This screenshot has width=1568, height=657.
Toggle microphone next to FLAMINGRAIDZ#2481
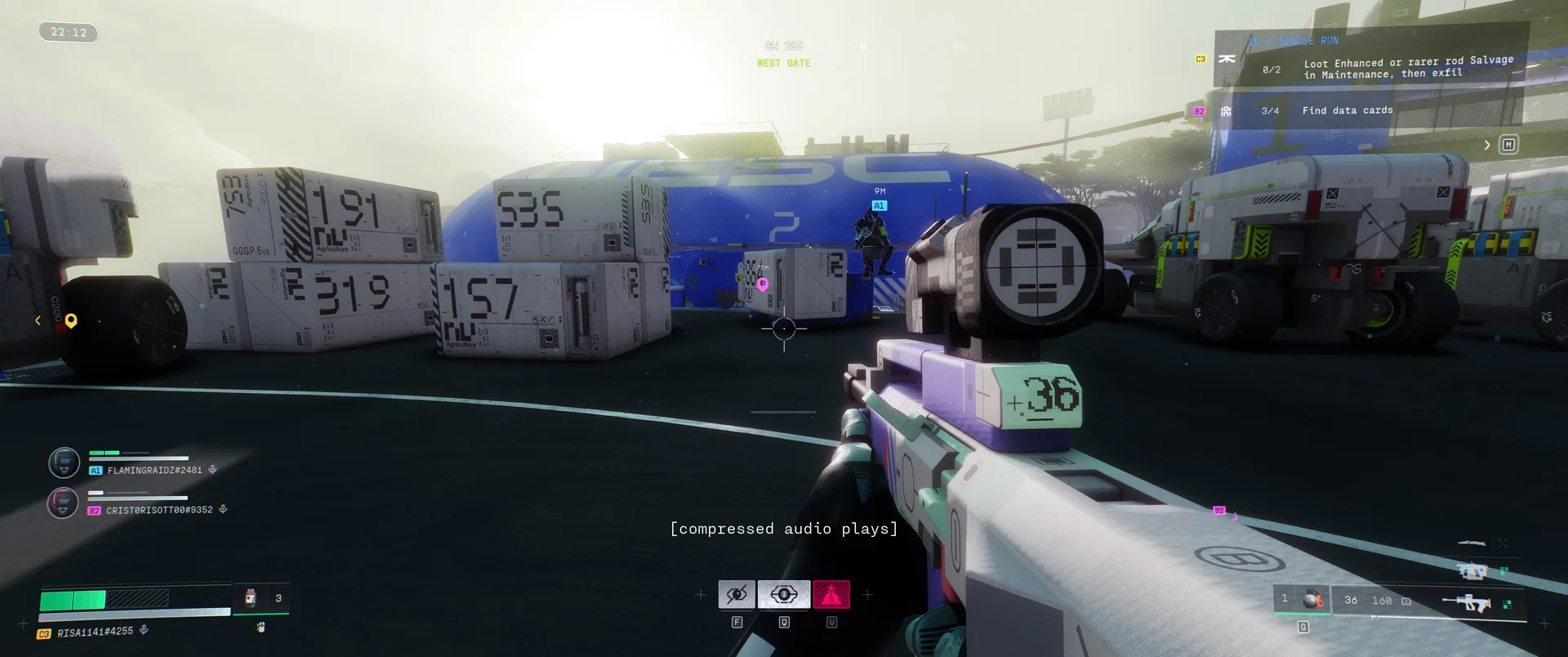[x=212, y=470]
